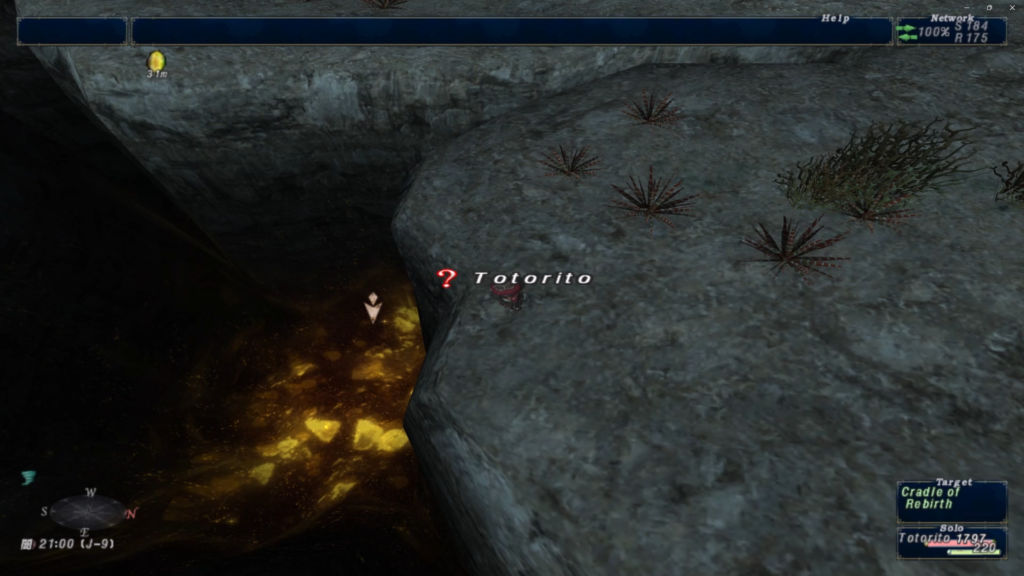The height and width of the screenshot is (576, 1024).
Task: Close the game window
Action: point(1012,7)
